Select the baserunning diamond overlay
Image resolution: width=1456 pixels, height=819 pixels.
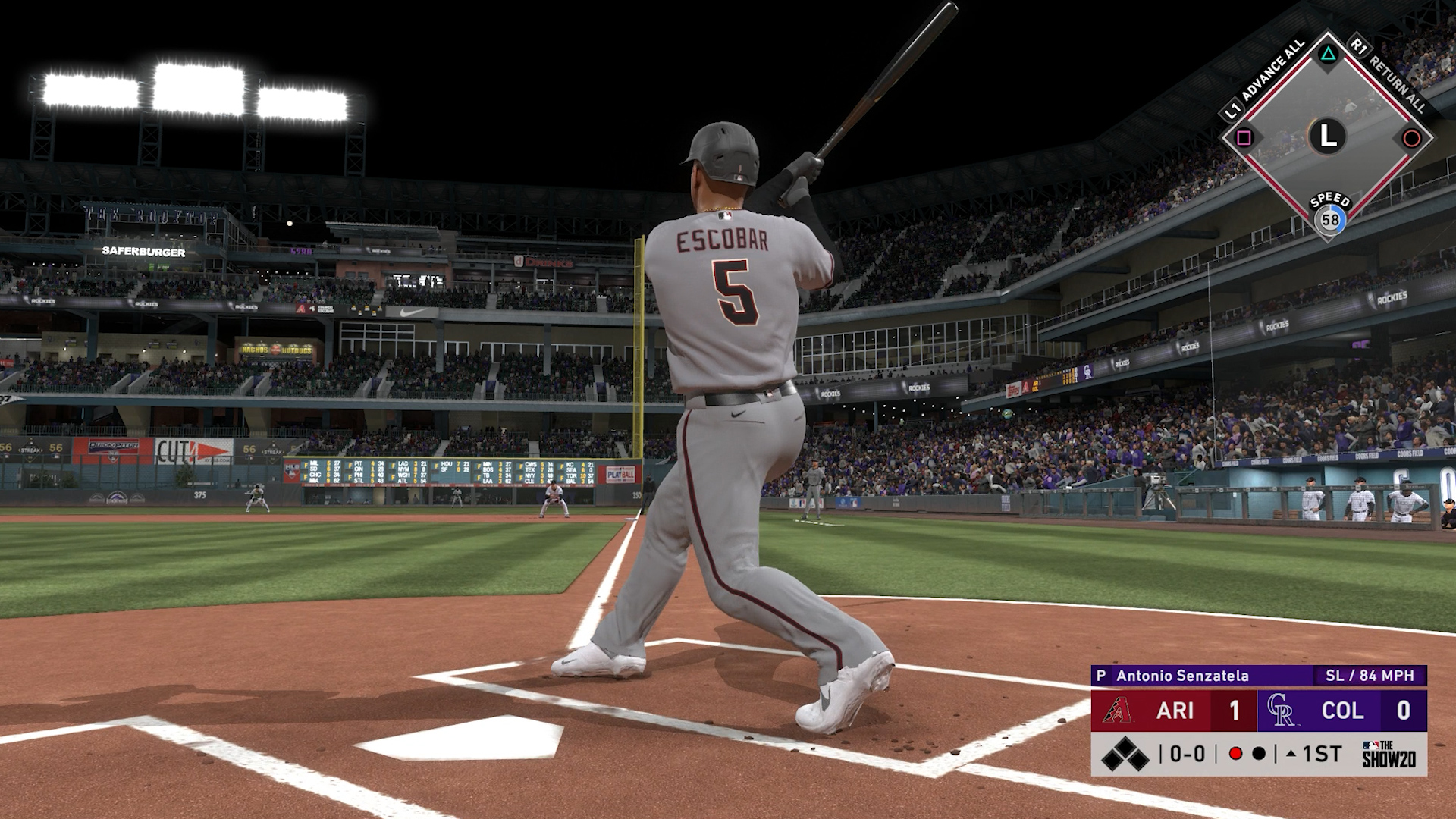[x=1327, y=137]
